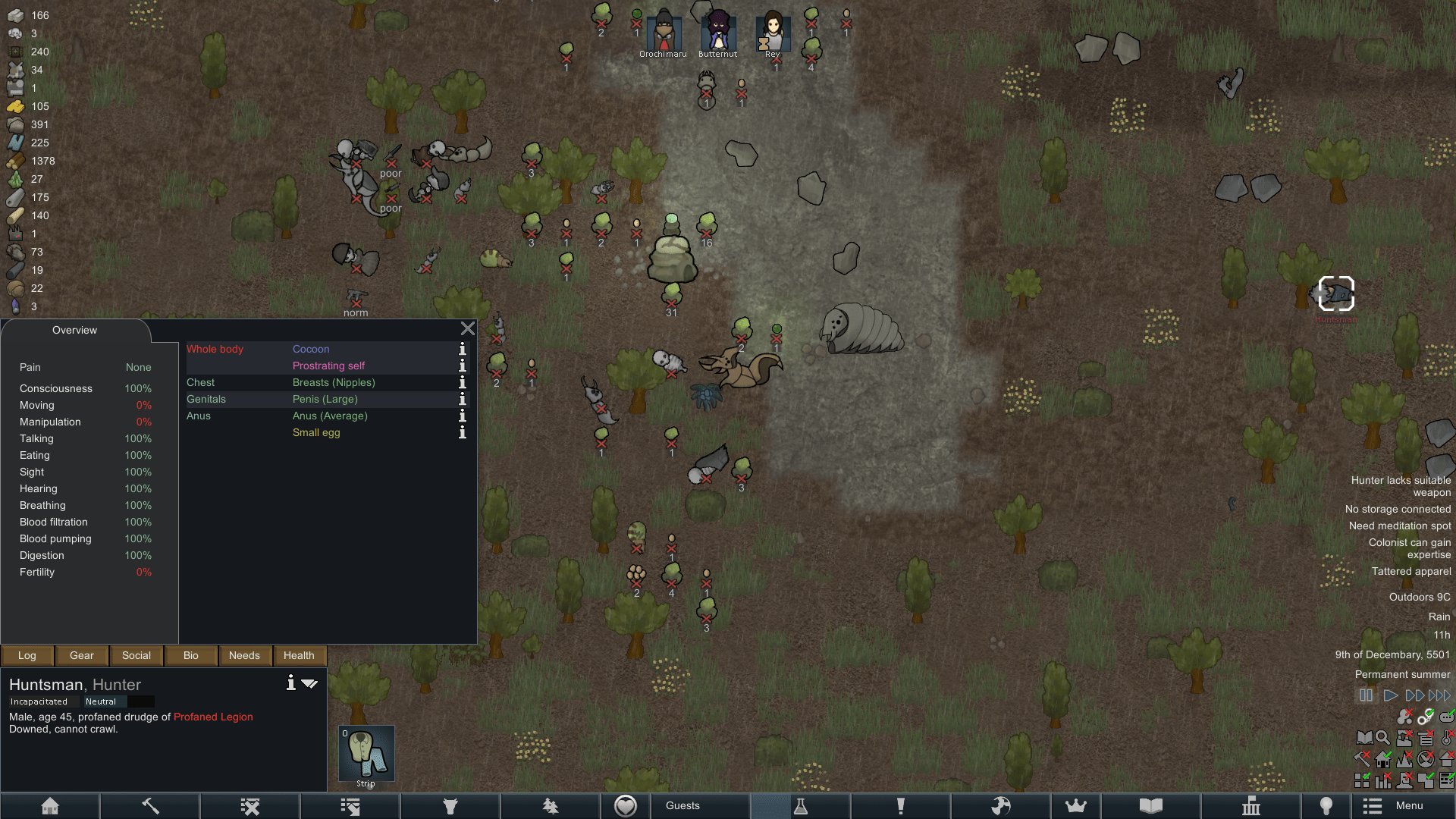Click the 'Hunter lacks suitable weapon' alert
Viewport: 1456px width, 819px height.
tap(1401, 486)
